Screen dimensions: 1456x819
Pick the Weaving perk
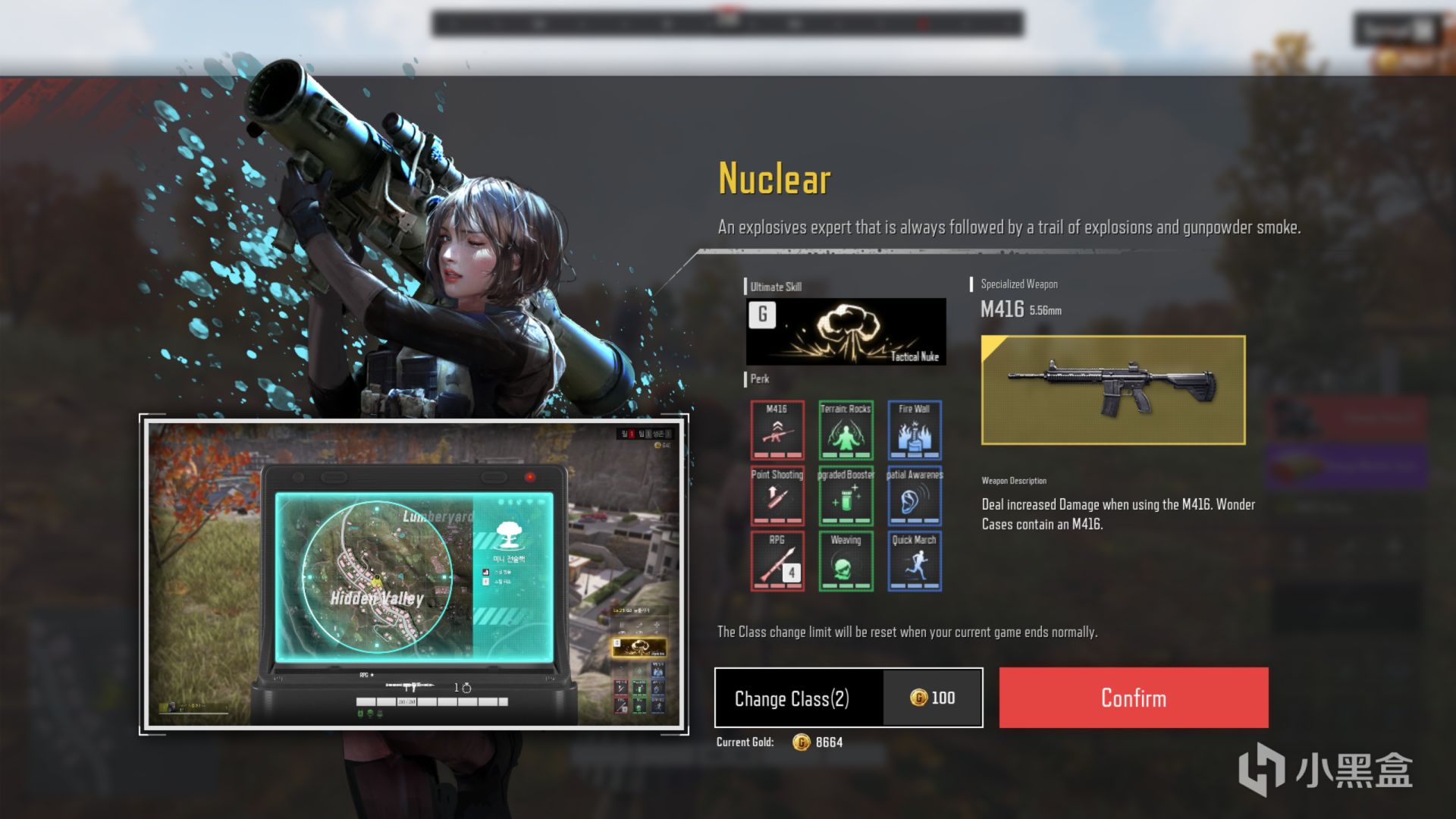[x=846, y=561]
